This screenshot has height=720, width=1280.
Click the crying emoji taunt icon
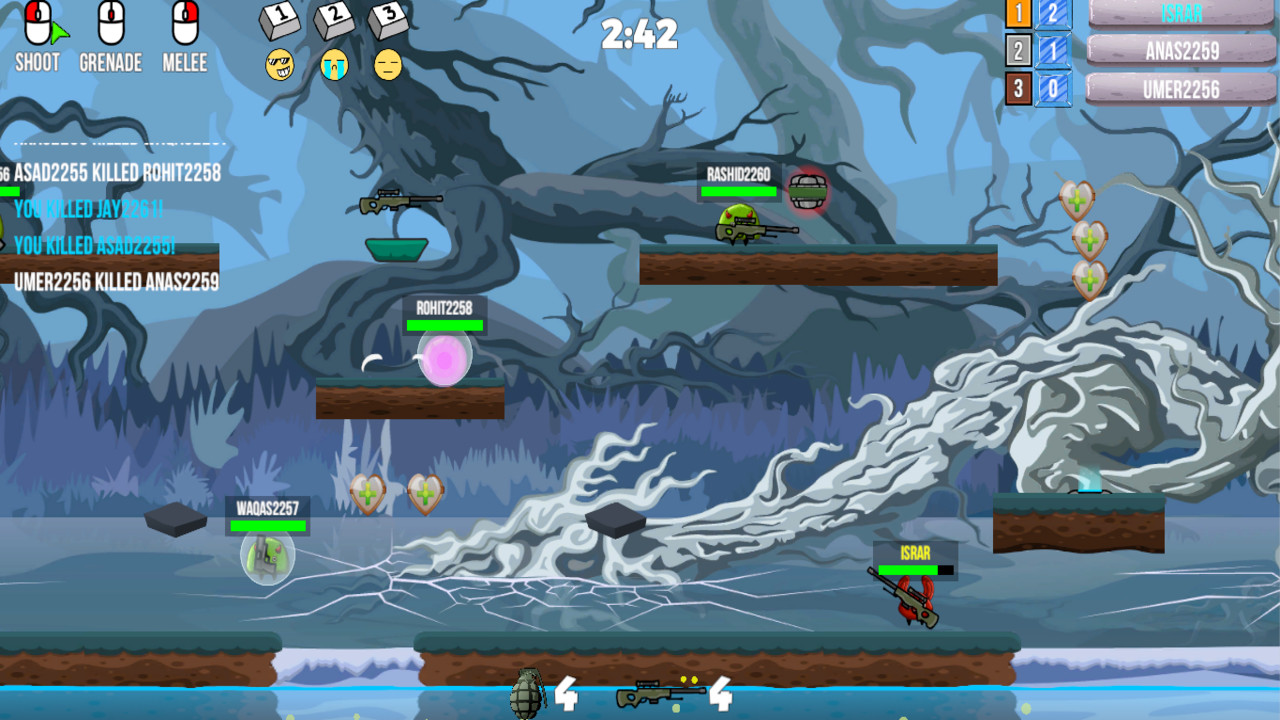click(333, 65)
